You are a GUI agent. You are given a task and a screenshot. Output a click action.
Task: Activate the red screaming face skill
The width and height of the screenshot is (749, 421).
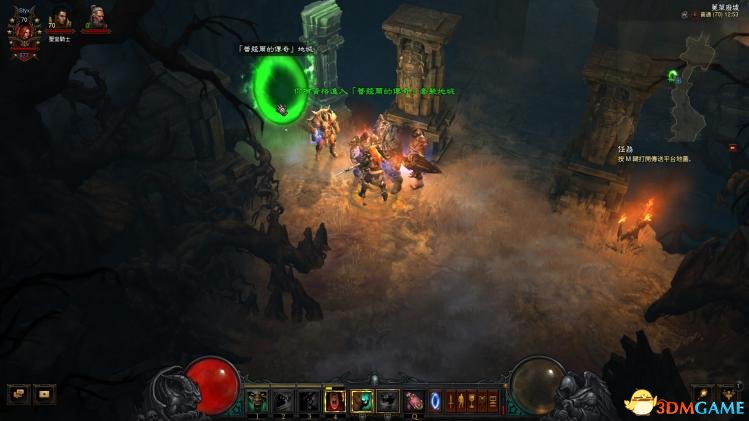[x=336, y=401]
